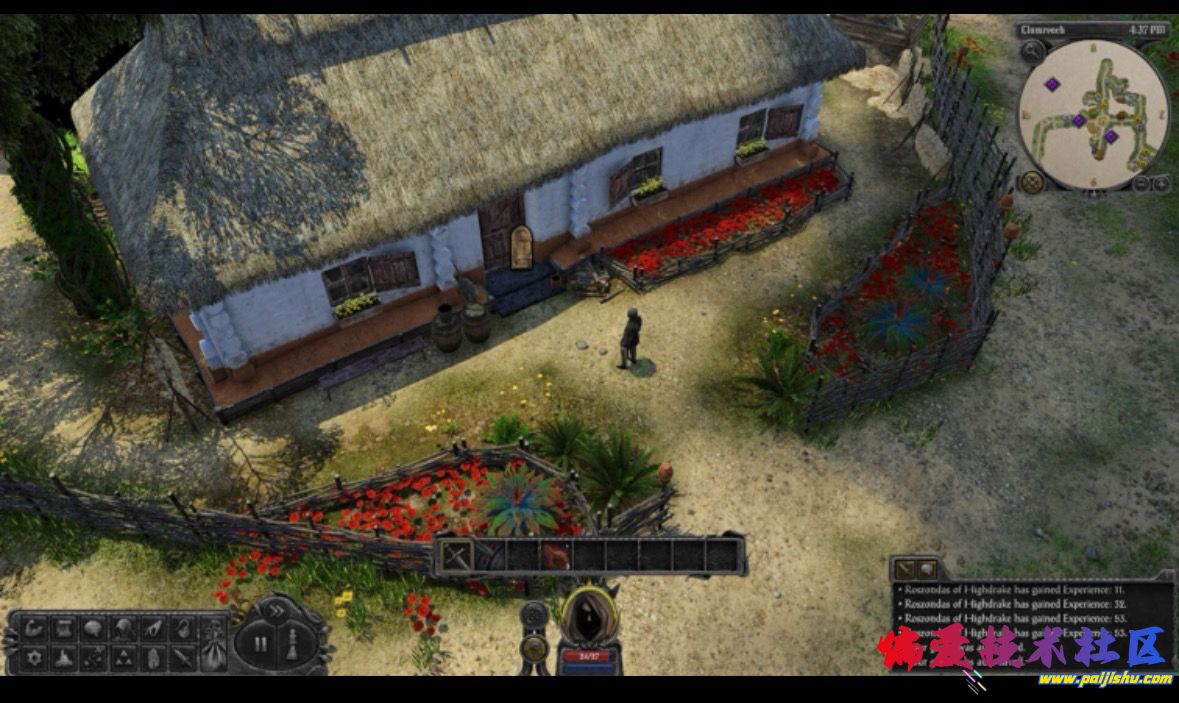Screen dimensions: 1179x703
Task: Select the red item hotbar slot
Action: pyautogui.click(x=557, y=555)
